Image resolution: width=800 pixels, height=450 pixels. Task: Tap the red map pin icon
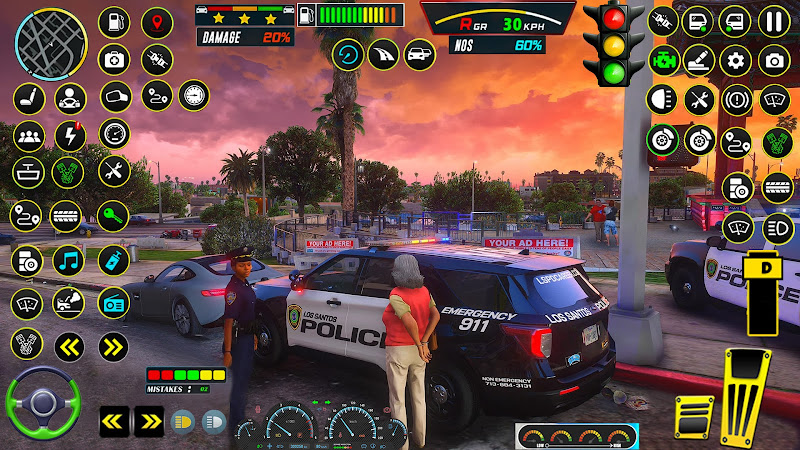156,22
